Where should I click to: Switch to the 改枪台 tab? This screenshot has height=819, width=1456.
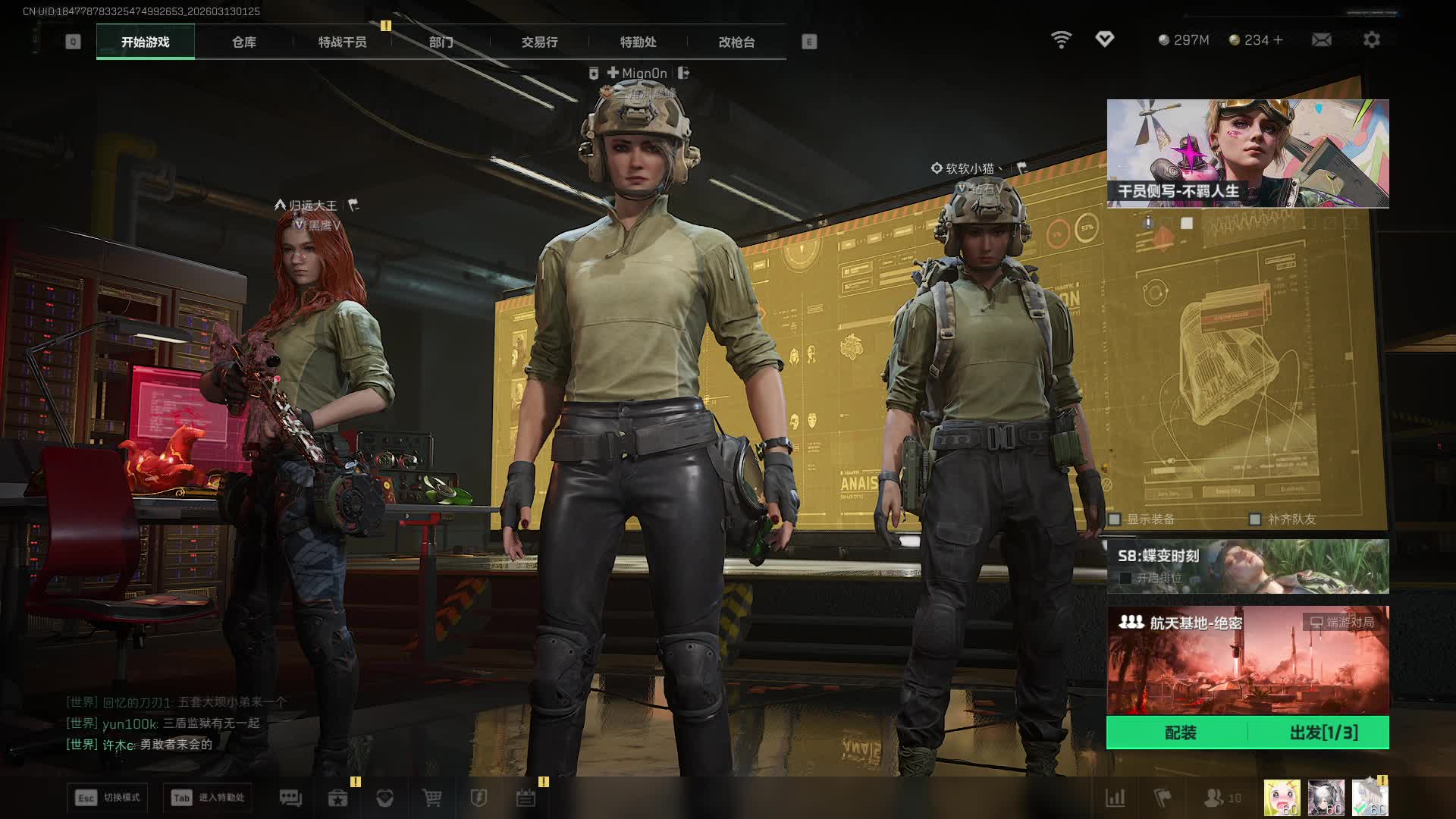(736, 42)
